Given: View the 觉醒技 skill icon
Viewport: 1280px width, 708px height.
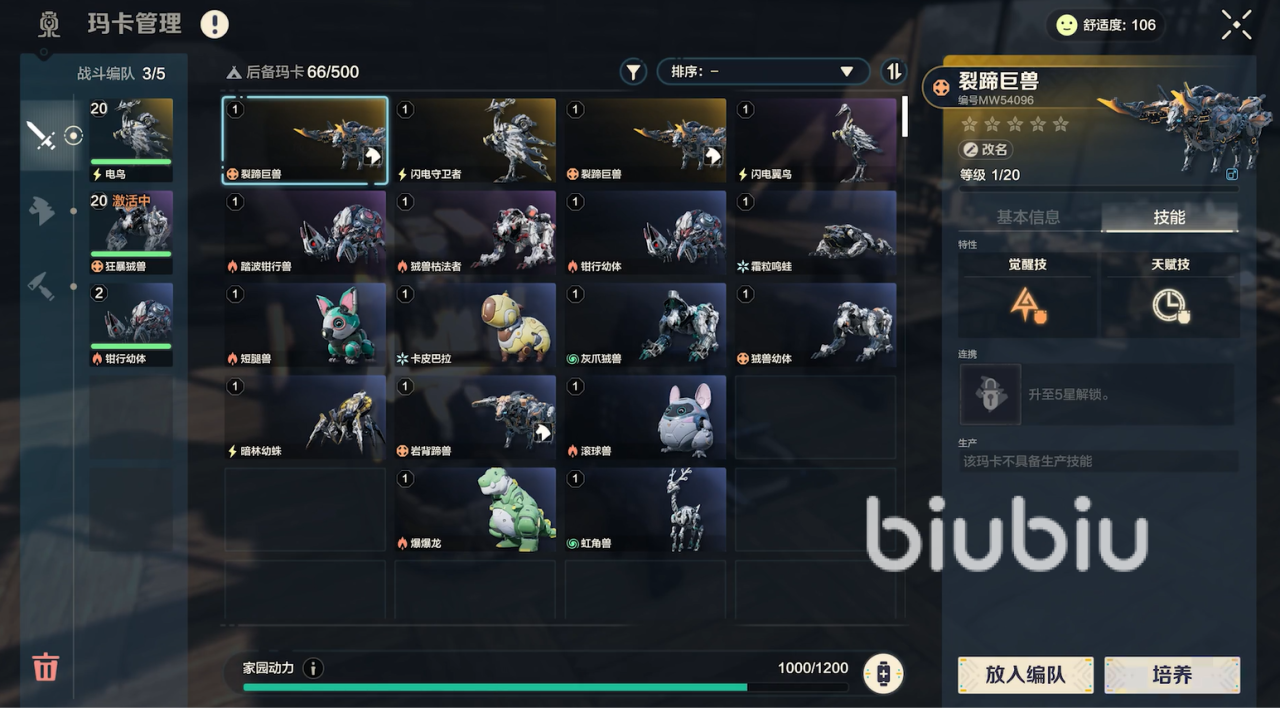Looking at the screenshot, I should coord(1028,305).
